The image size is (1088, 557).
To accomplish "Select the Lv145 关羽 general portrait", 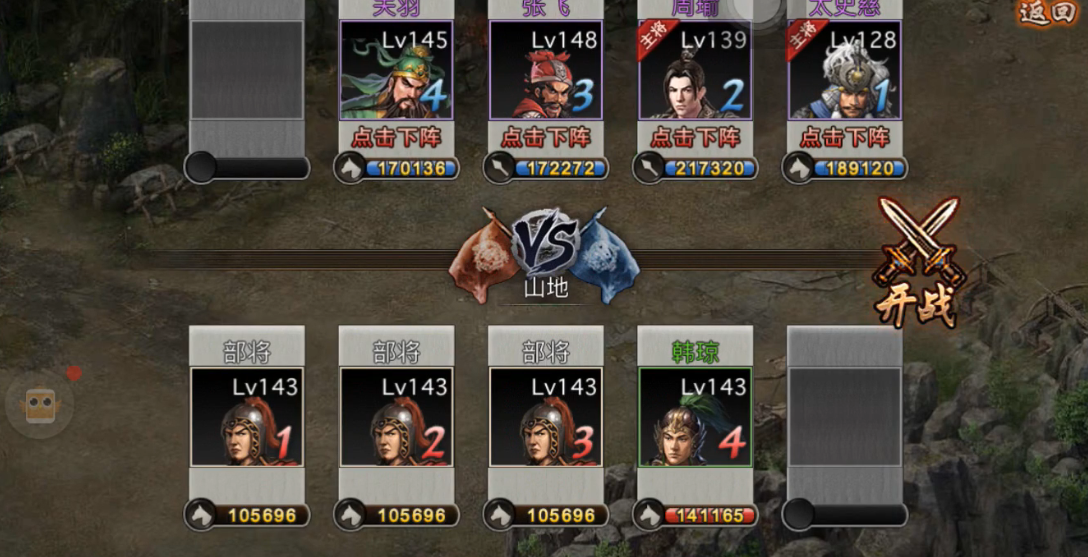I will [396, 70].
